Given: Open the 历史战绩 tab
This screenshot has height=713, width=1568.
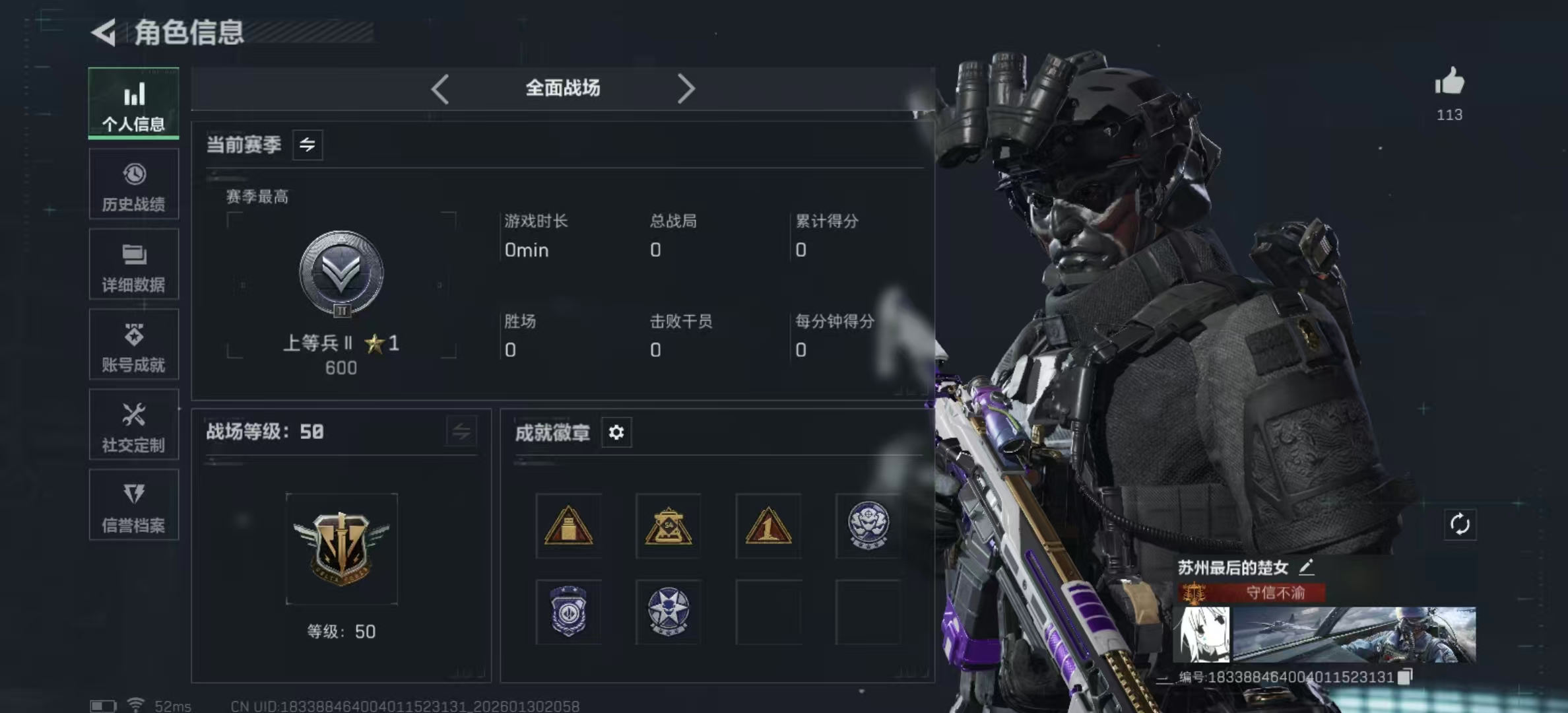Looking at the screenshot, I should coord(133,184).
